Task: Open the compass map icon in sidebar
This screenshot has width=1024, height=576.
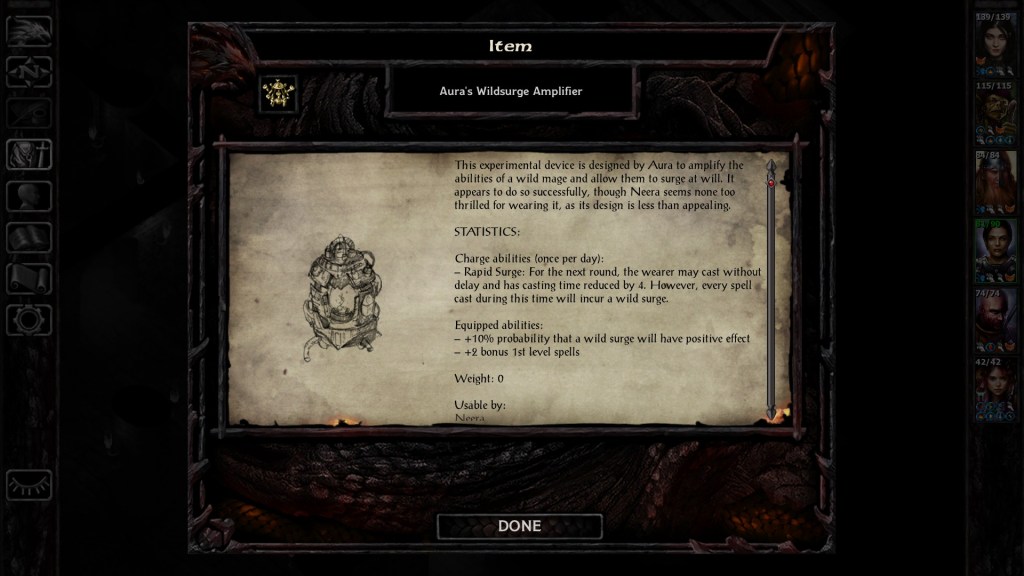Action: click(x=29, y=71)
